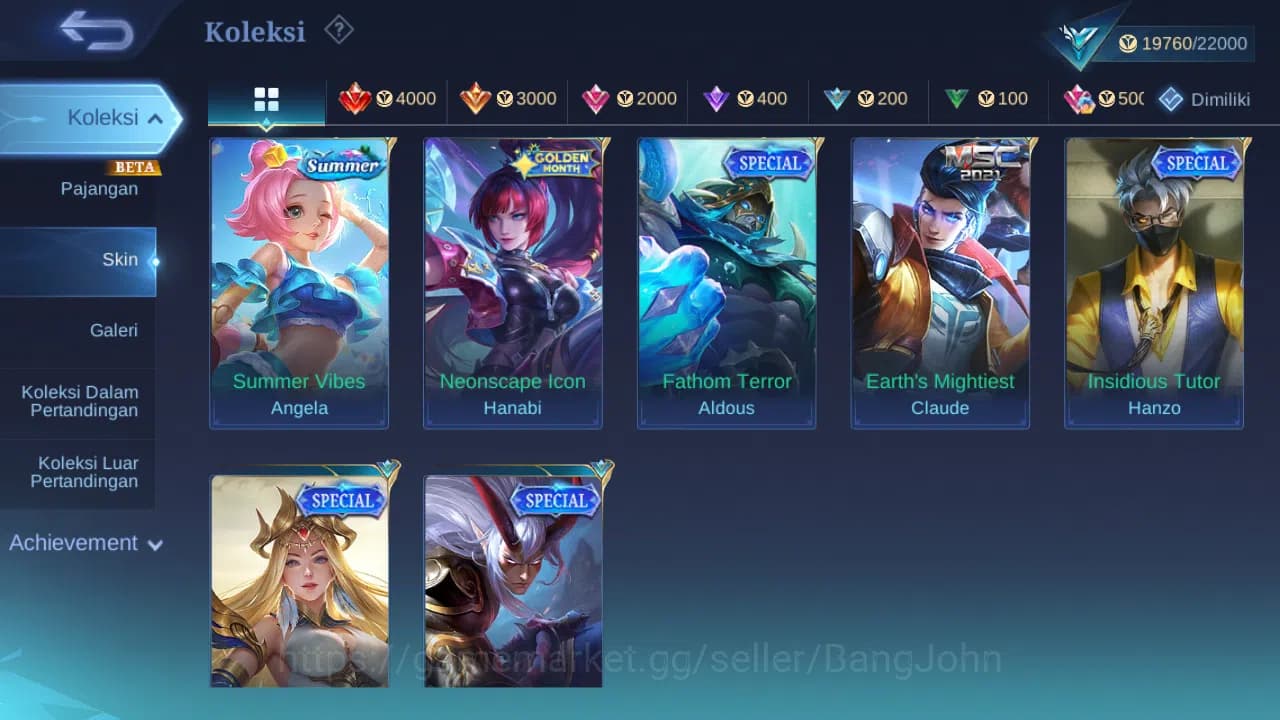Select the Summer Vibes Angela skin card

coord(299,282)
